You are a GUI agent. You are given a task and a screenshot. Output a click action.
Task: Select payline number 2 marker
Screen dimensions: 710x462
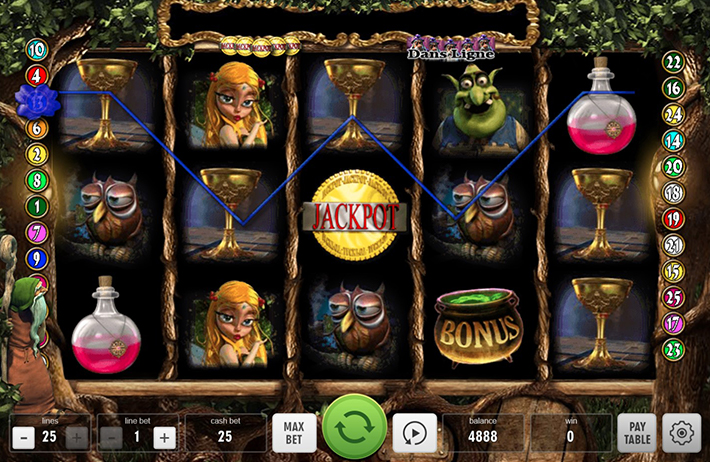tap(37, 154)
